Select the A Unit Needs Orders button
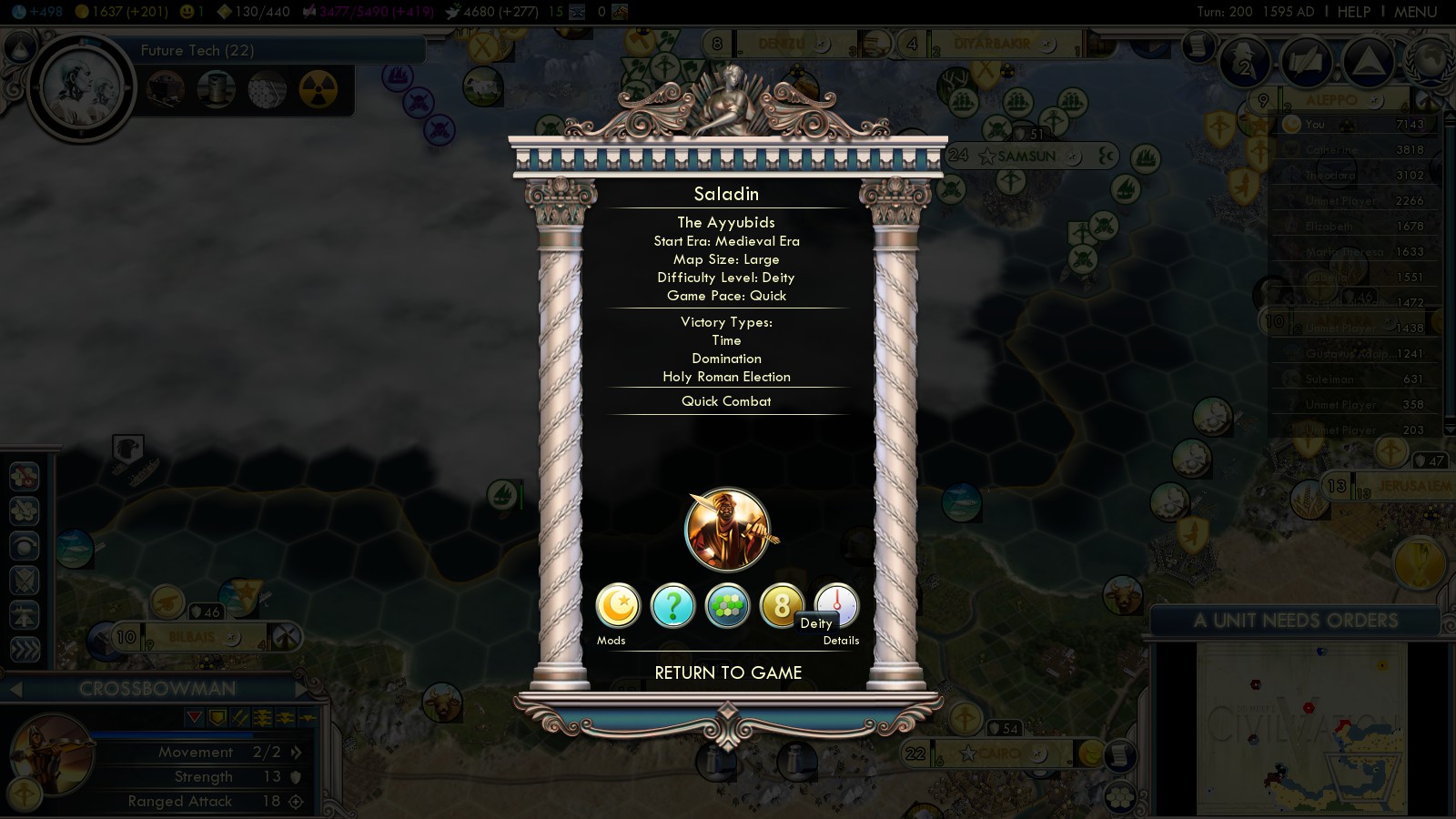 click(x=1295, y=621)
